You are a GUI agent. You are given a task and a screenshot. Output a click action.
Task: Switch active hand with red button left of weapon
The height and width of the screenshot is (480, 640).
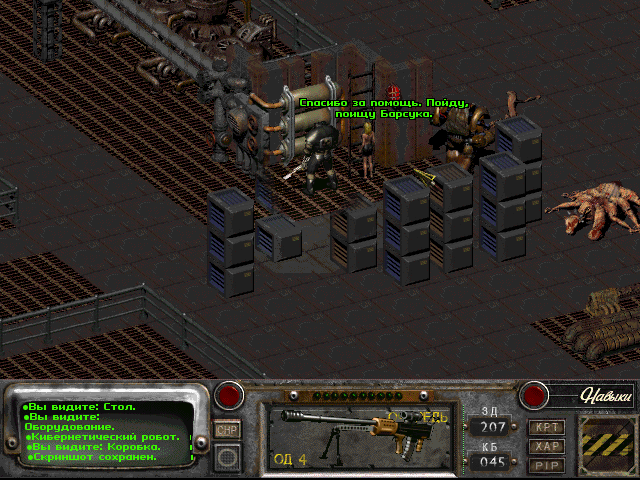tap(231, 395)
